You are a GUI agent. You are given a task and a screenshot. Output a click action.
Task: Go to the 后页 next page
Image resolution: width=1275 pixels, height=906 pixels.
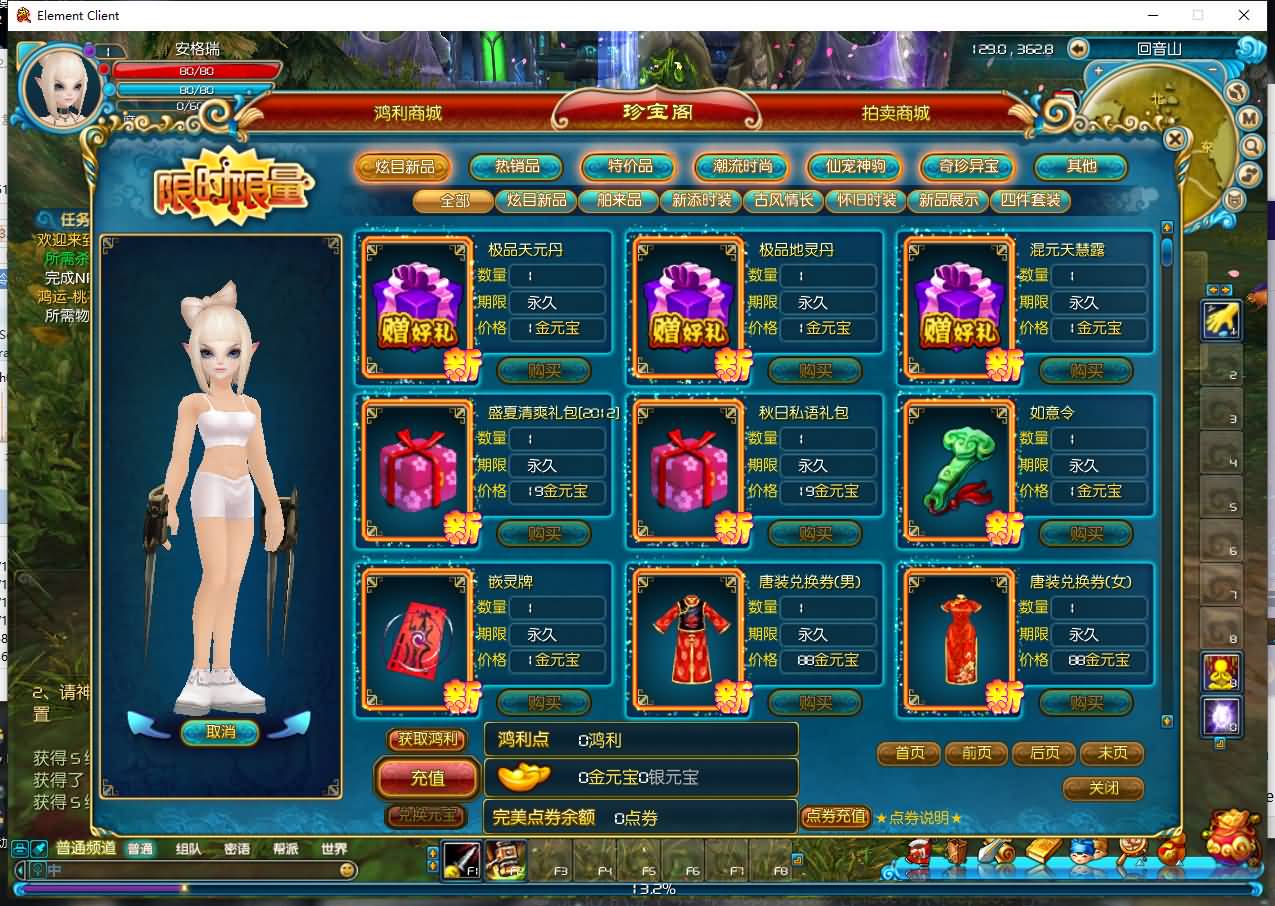point(1044,753)
